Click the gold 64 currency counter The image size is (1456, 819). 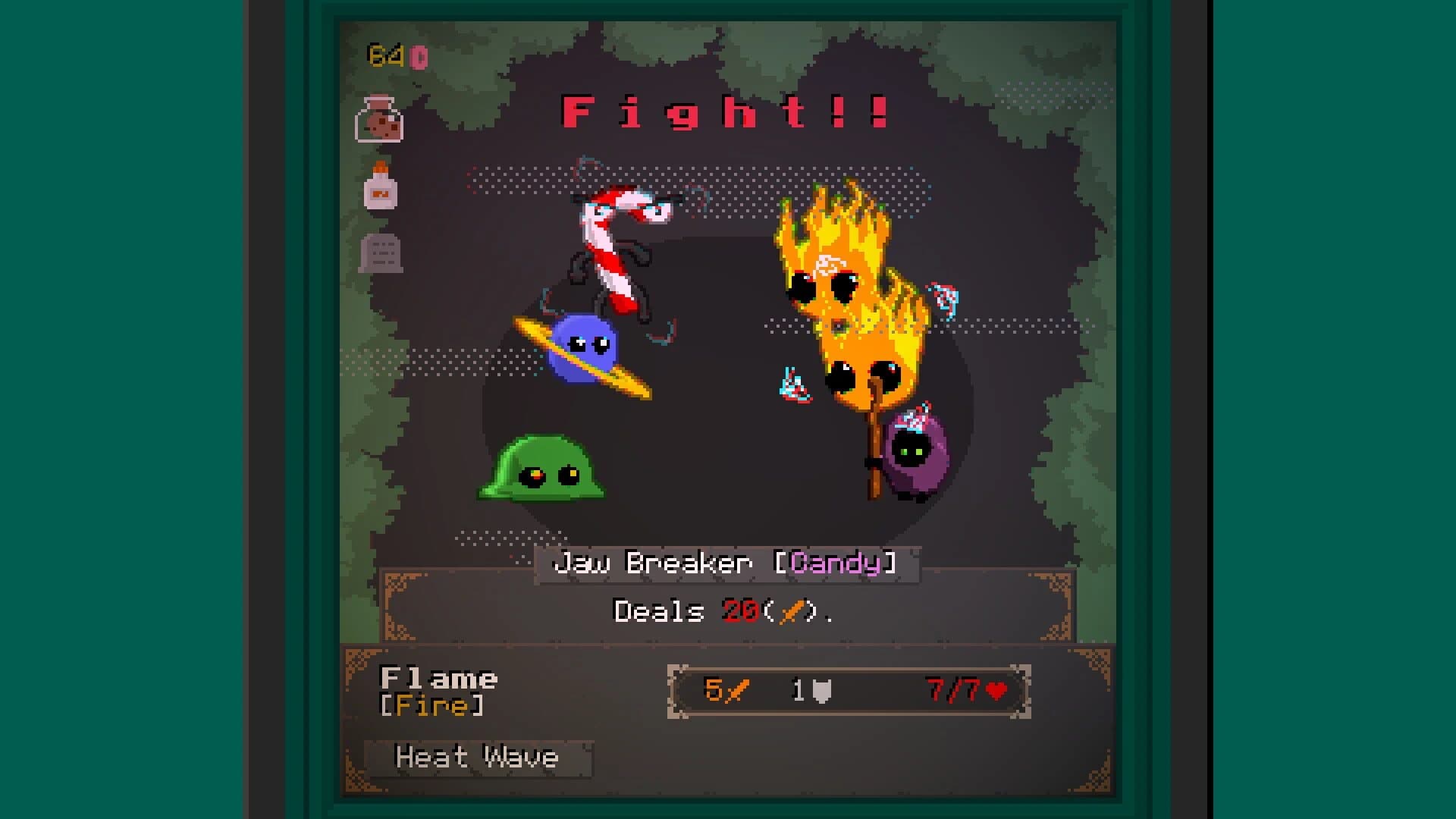(x=387, y=55)
